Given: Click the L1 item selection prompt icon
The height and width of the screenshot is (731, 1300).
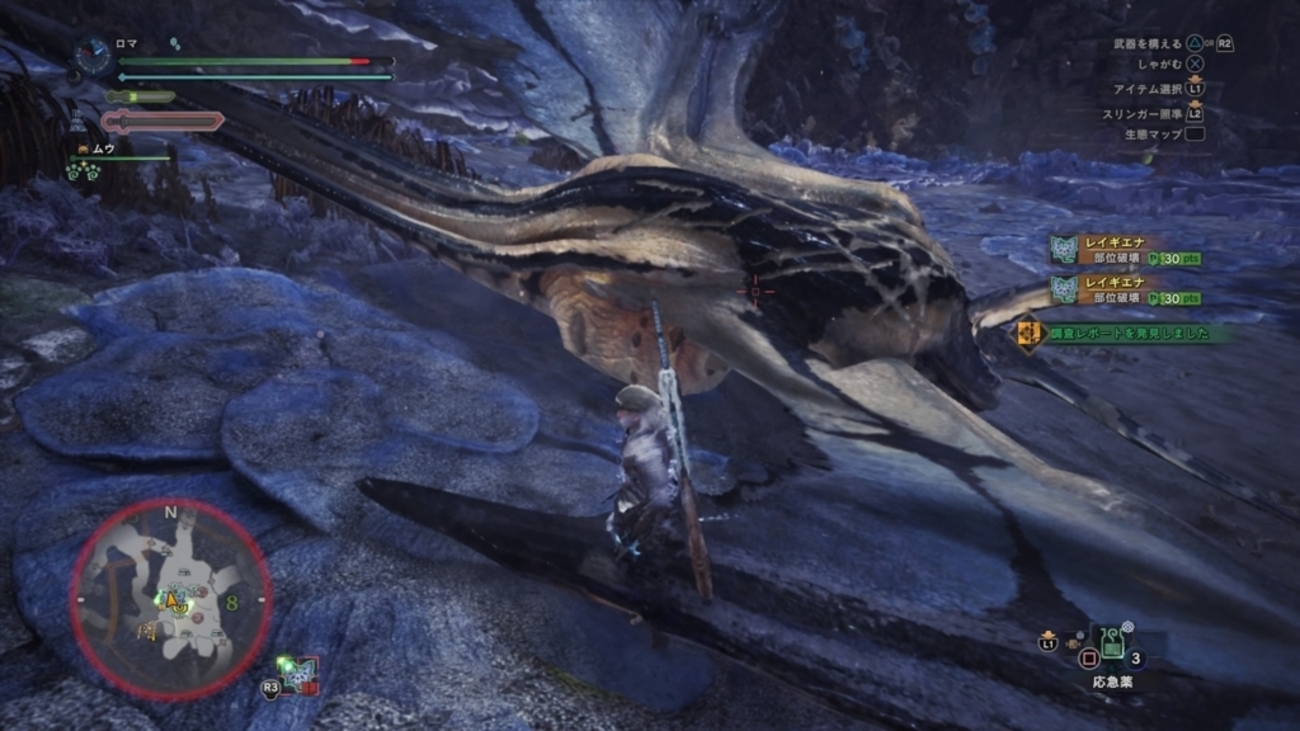Looking at the screenshot, I should click(x=1195, y=89).
